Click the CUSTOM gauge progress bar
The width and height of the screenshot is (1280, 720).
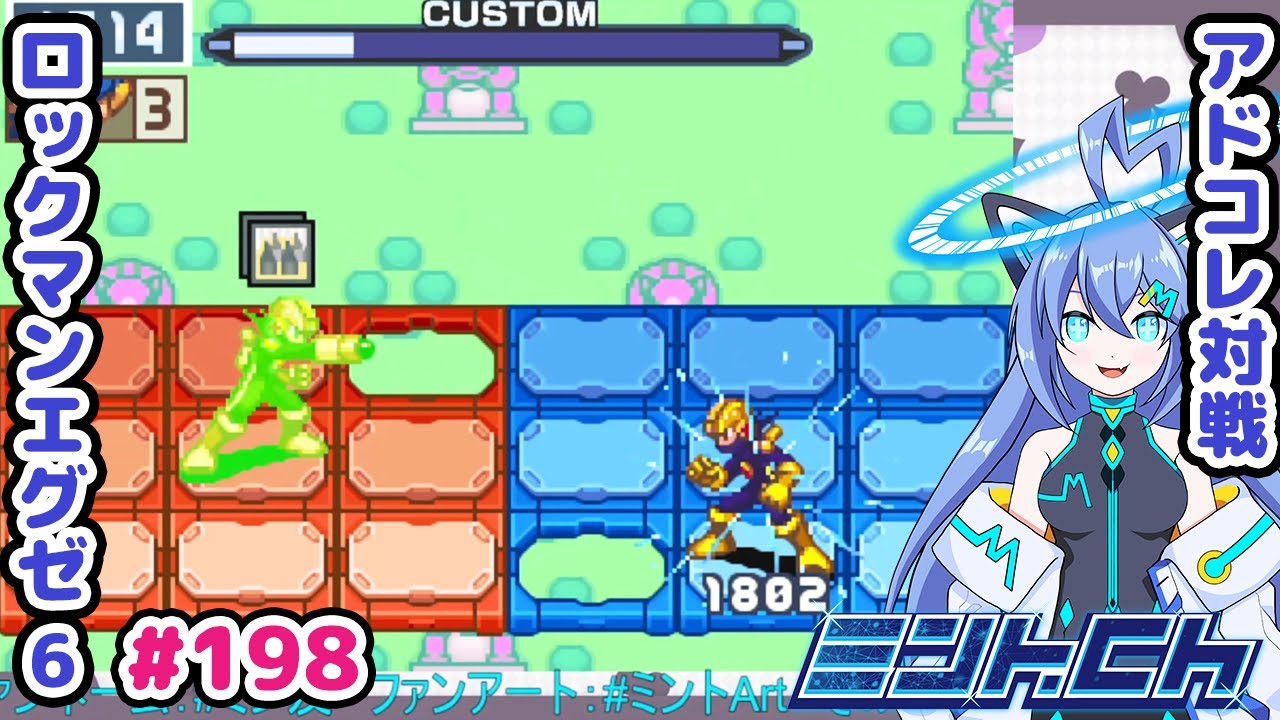[x=500, y=43]
